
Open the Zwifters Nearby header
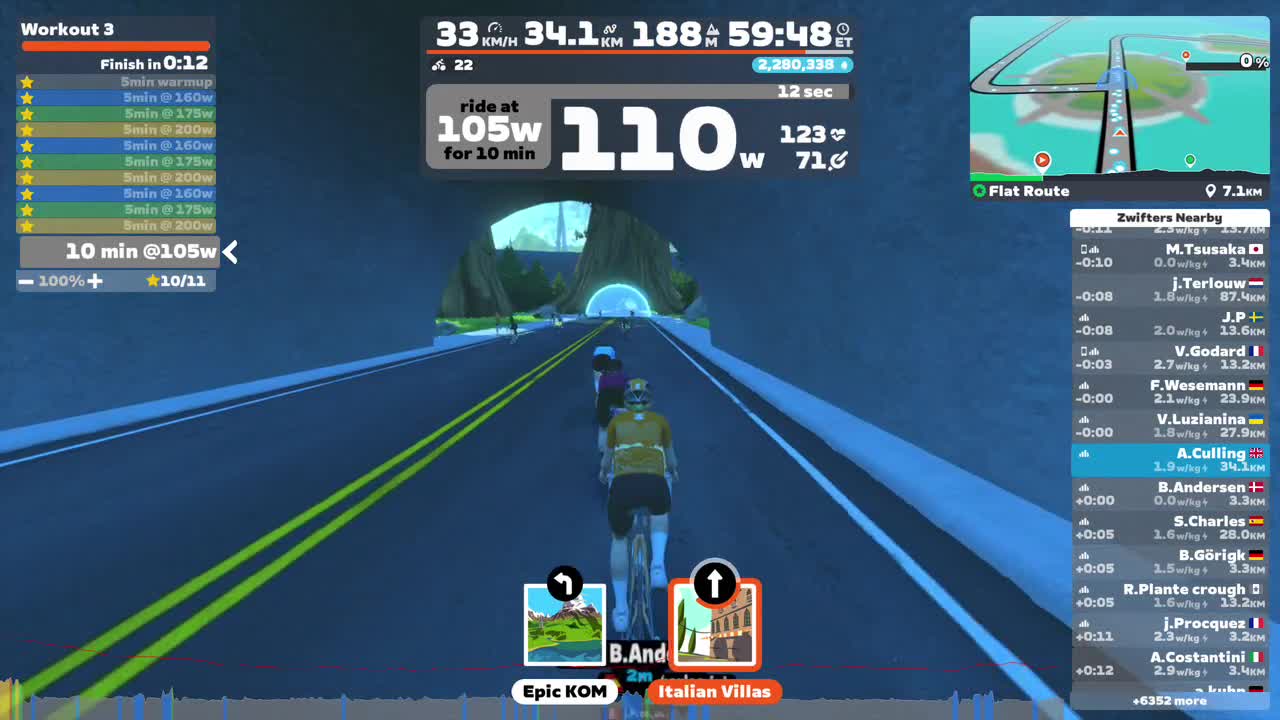(1170, 217)
